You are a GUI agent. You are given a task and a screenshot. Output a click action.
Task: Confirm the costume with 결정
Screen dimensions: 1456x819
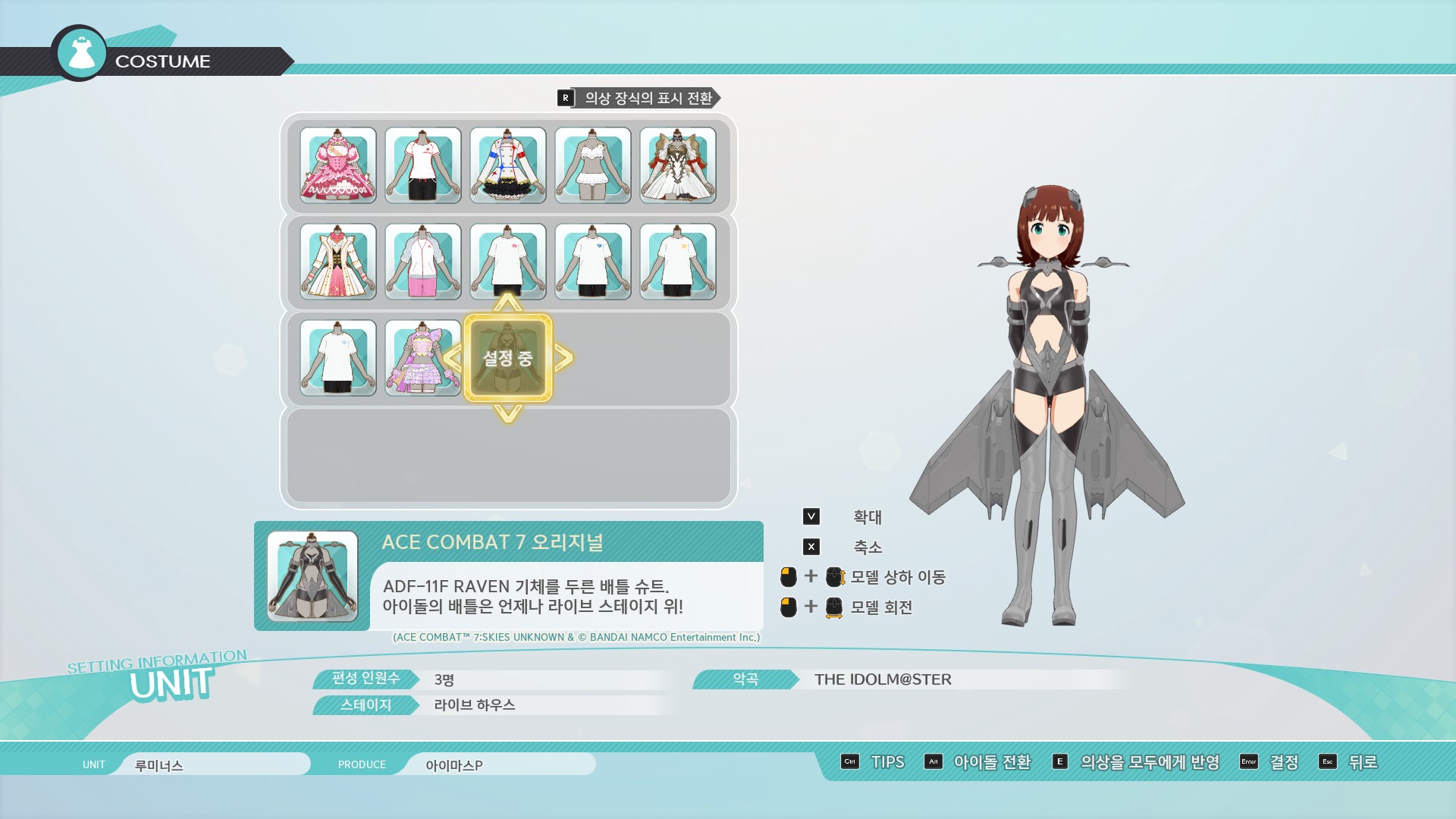1269,762
